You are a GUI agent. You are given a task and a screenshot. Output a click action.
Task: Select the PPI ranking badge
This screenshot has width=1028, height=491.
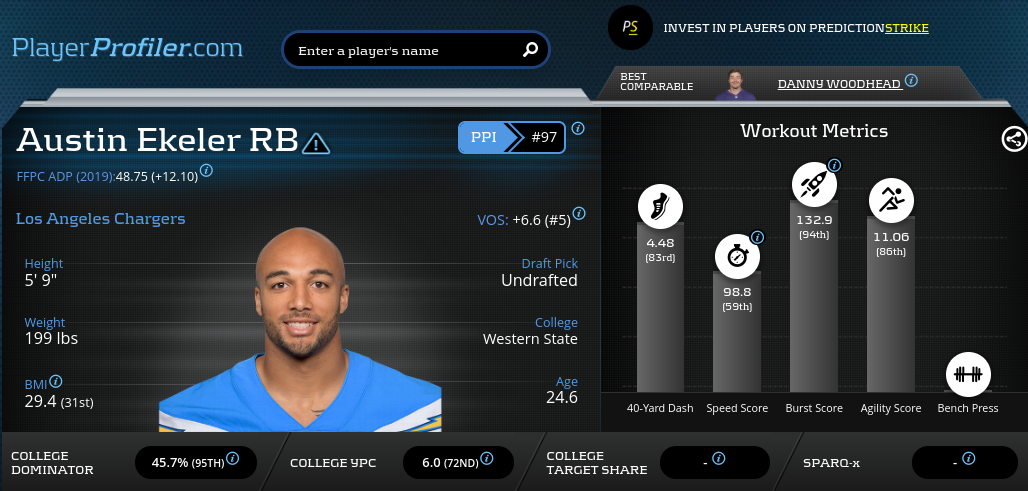pos(511,138)
